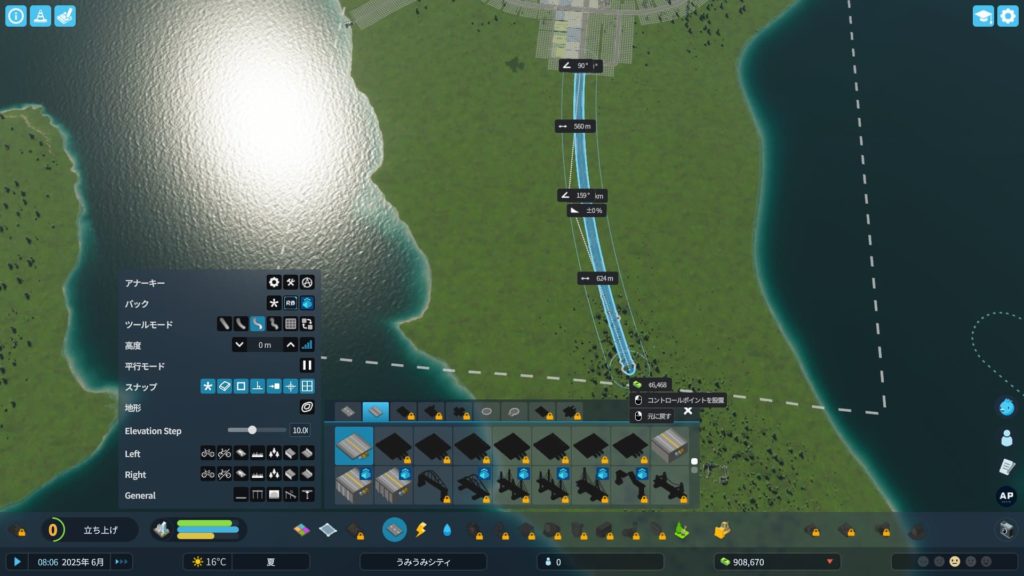The height and width of the screenshot is (576, 1024).
Task: Toggle parallel mode
Action: [x=307, y=366]
